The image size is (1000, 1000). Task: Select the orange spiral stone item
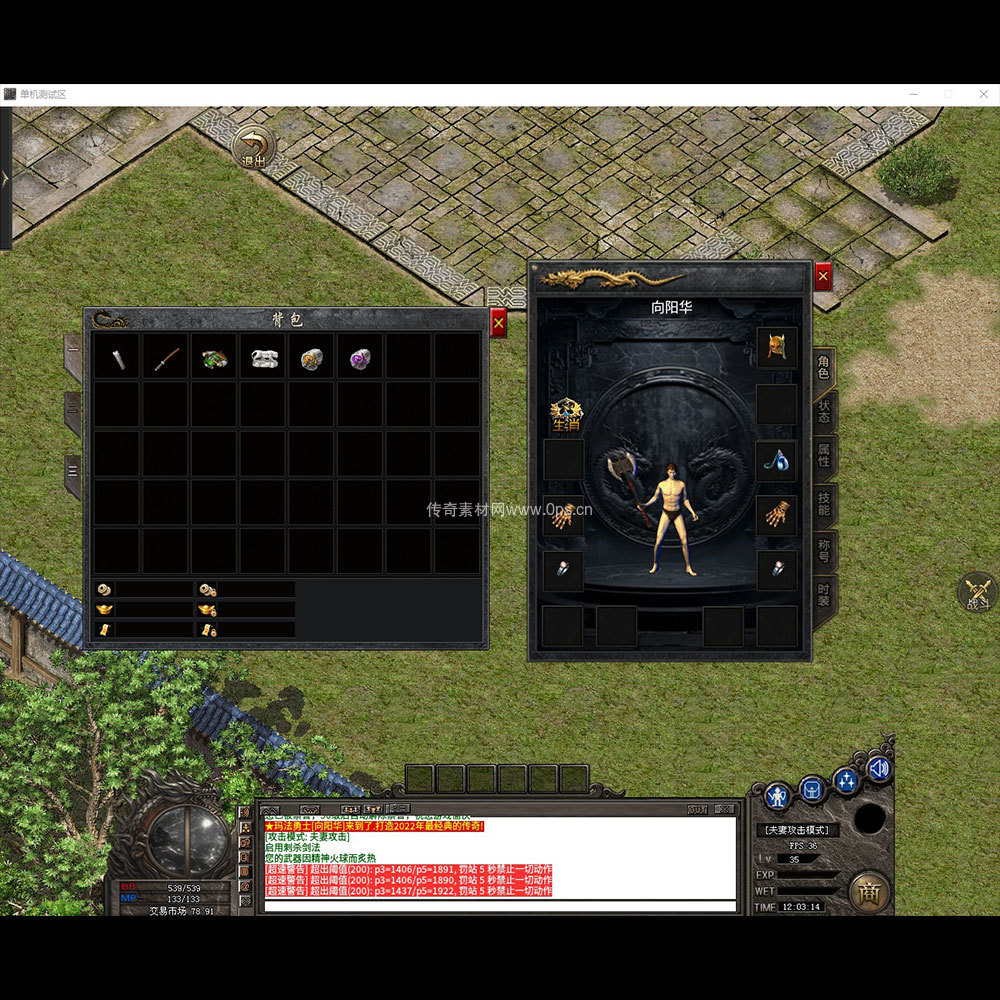312,359
